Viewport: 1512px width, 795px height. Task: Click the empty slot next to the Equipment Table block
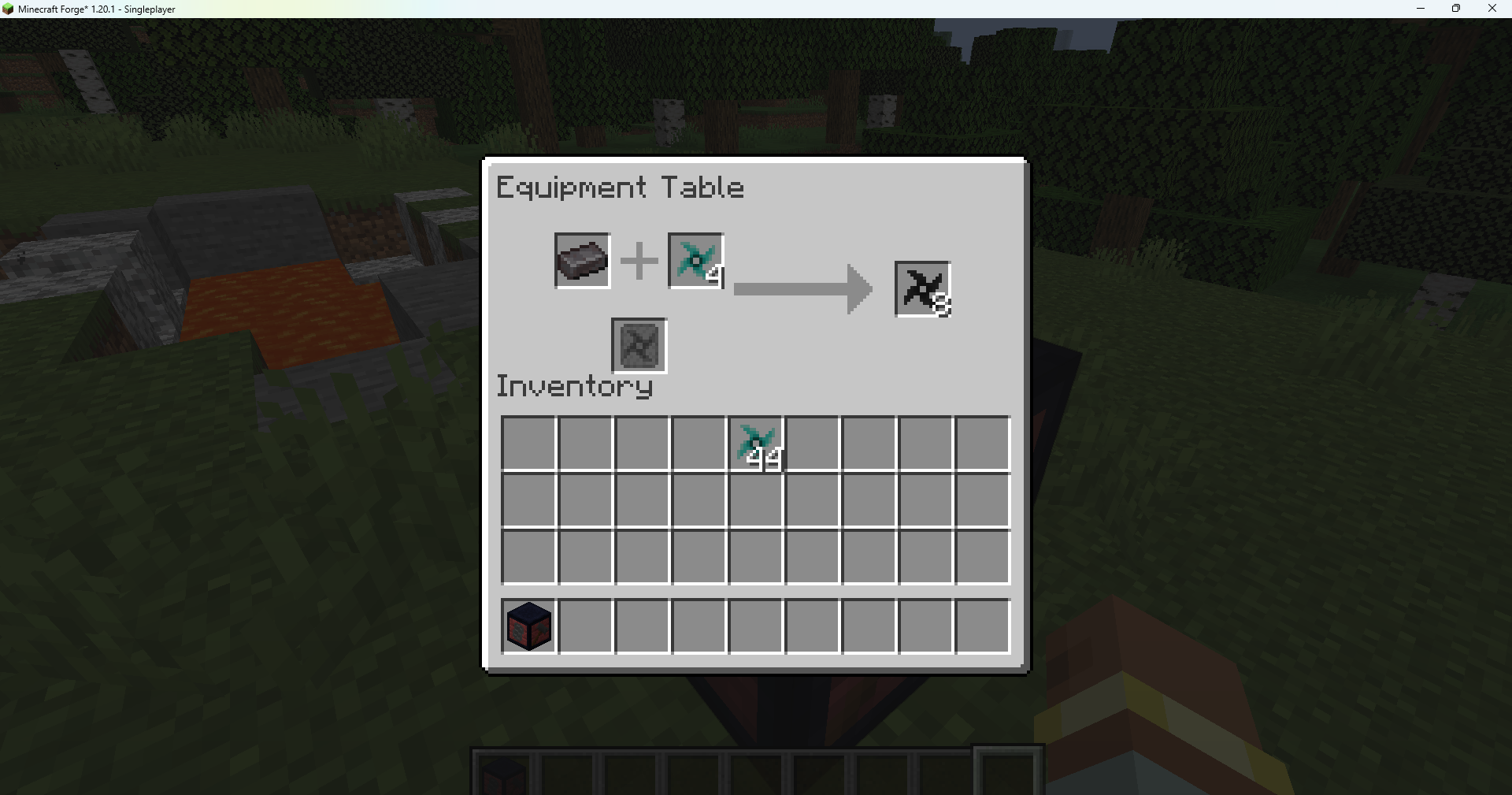(x=584, y=626)
